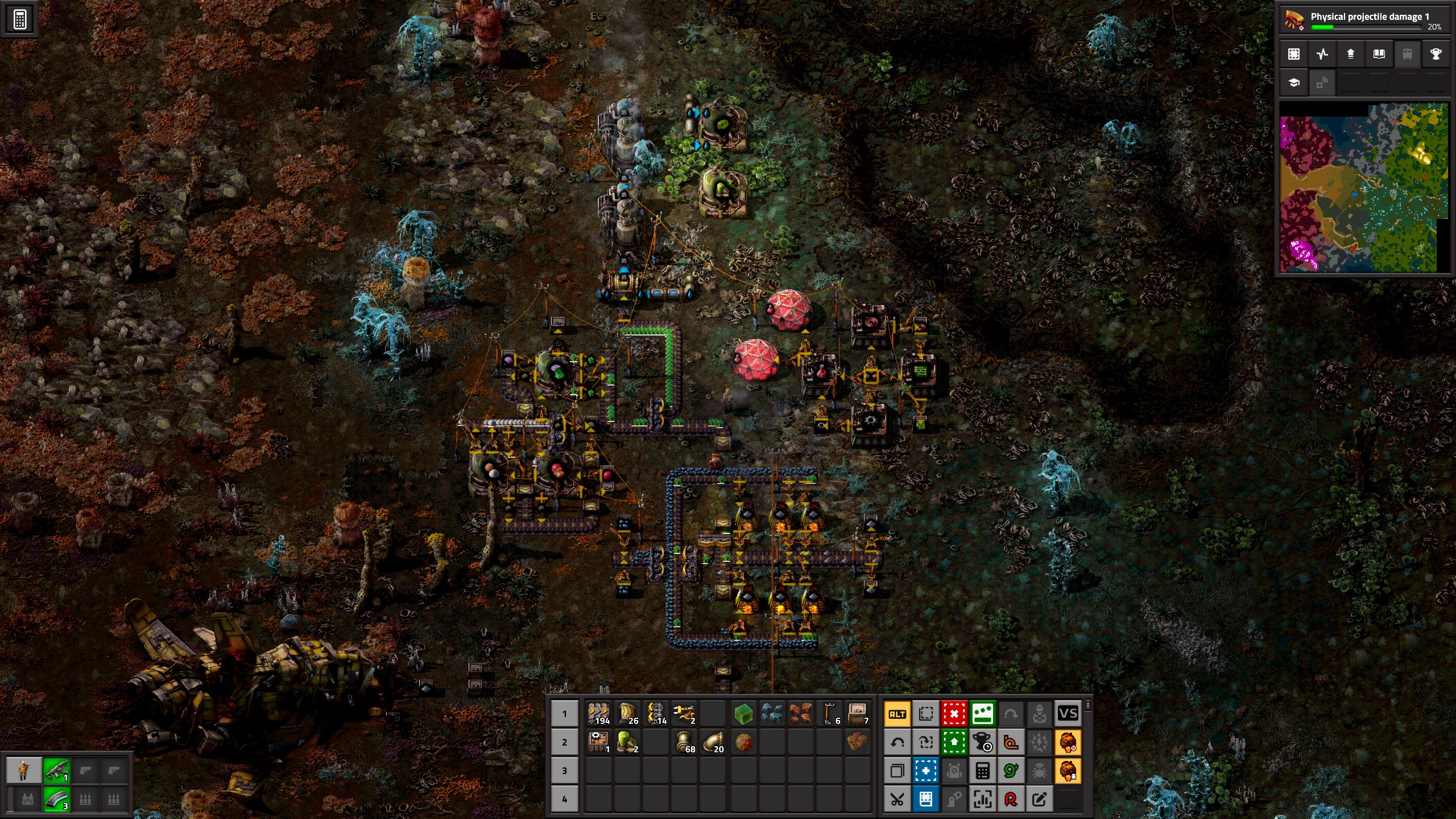The height and width of the screenshot is (819, 1456).
Task: Open the production statistics graph button
Action: click(x=1322, y=54)
